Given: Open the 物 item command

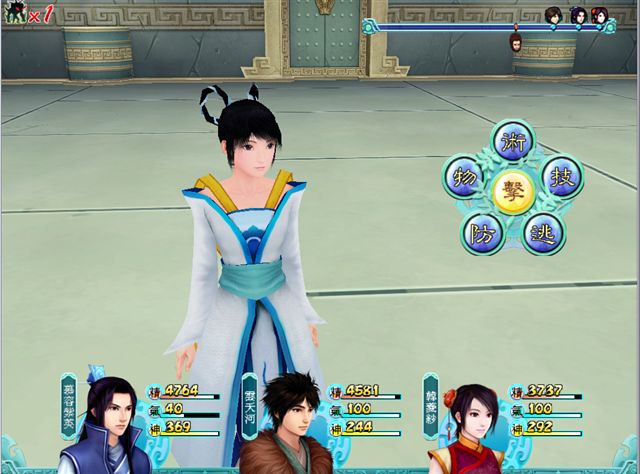Looking at the screenshot, I should pyautogui.click(x=463, y=177).
